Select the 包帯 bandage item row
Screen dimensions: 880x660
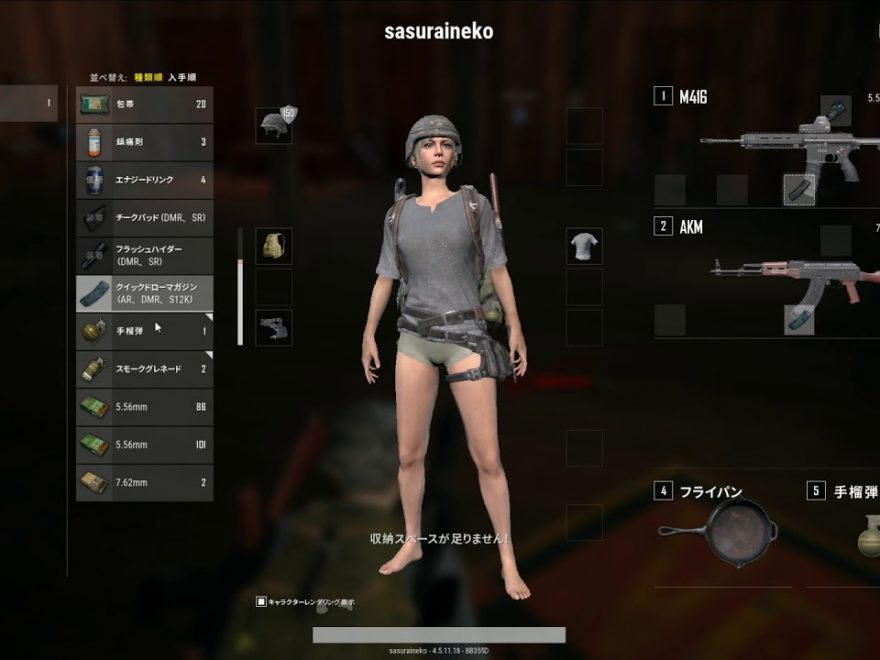[144, 104]
